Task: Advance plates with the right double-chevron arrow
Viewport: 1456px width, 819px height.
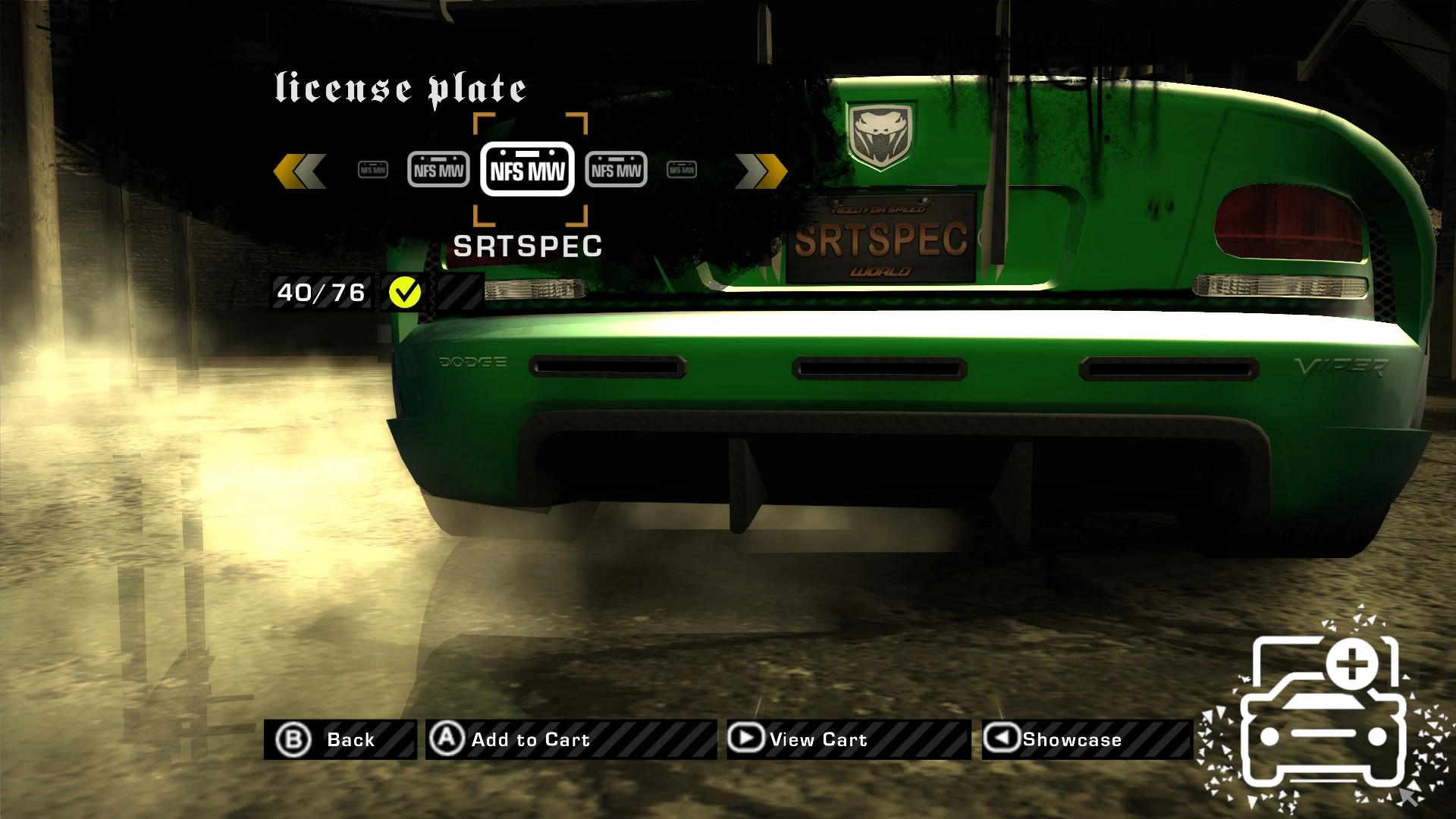Action: click(758, 169)
